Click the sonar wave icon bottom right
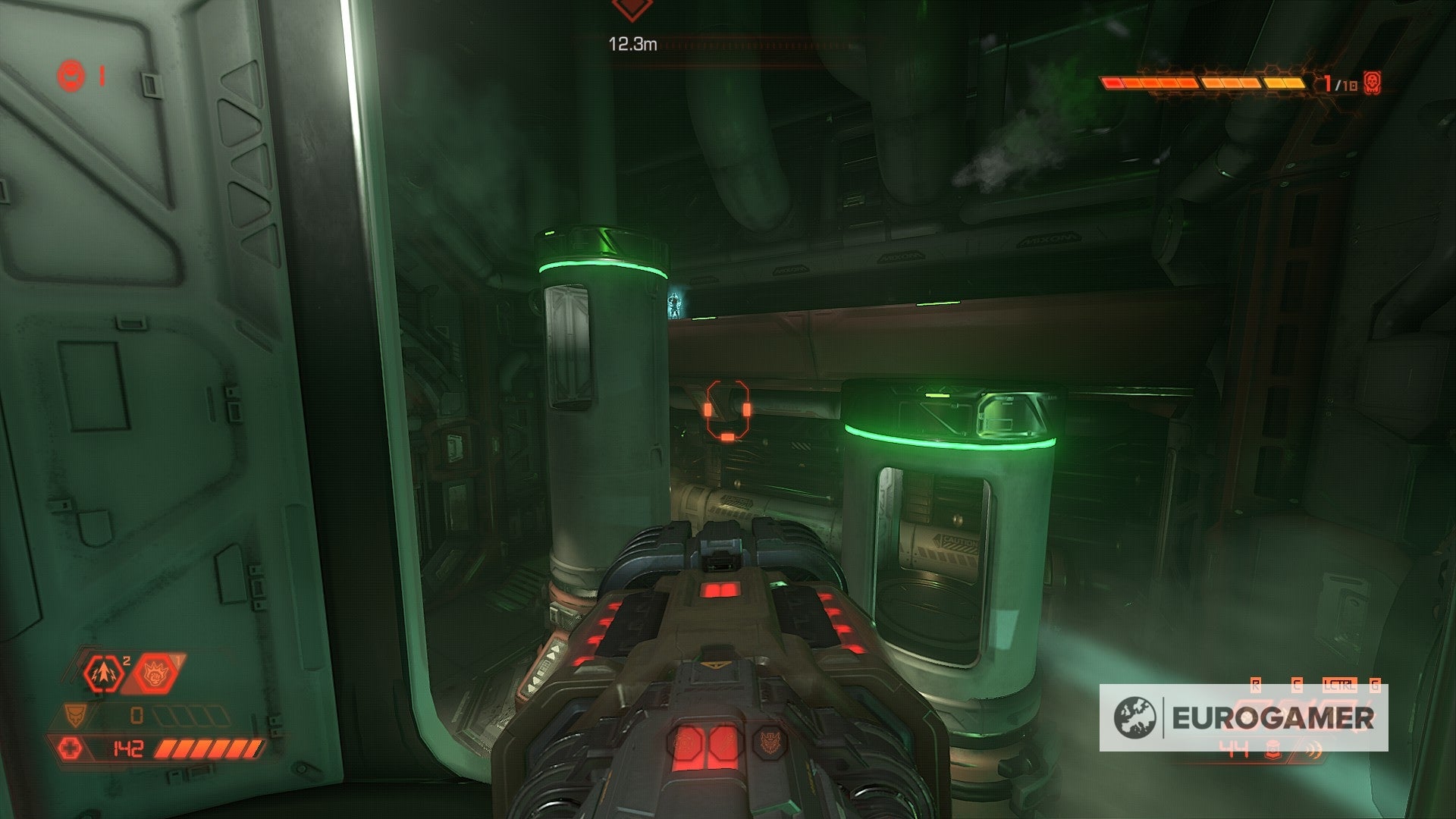Screen dimensions: 1456x819 pyautogui.click(x=1313, y=751)
